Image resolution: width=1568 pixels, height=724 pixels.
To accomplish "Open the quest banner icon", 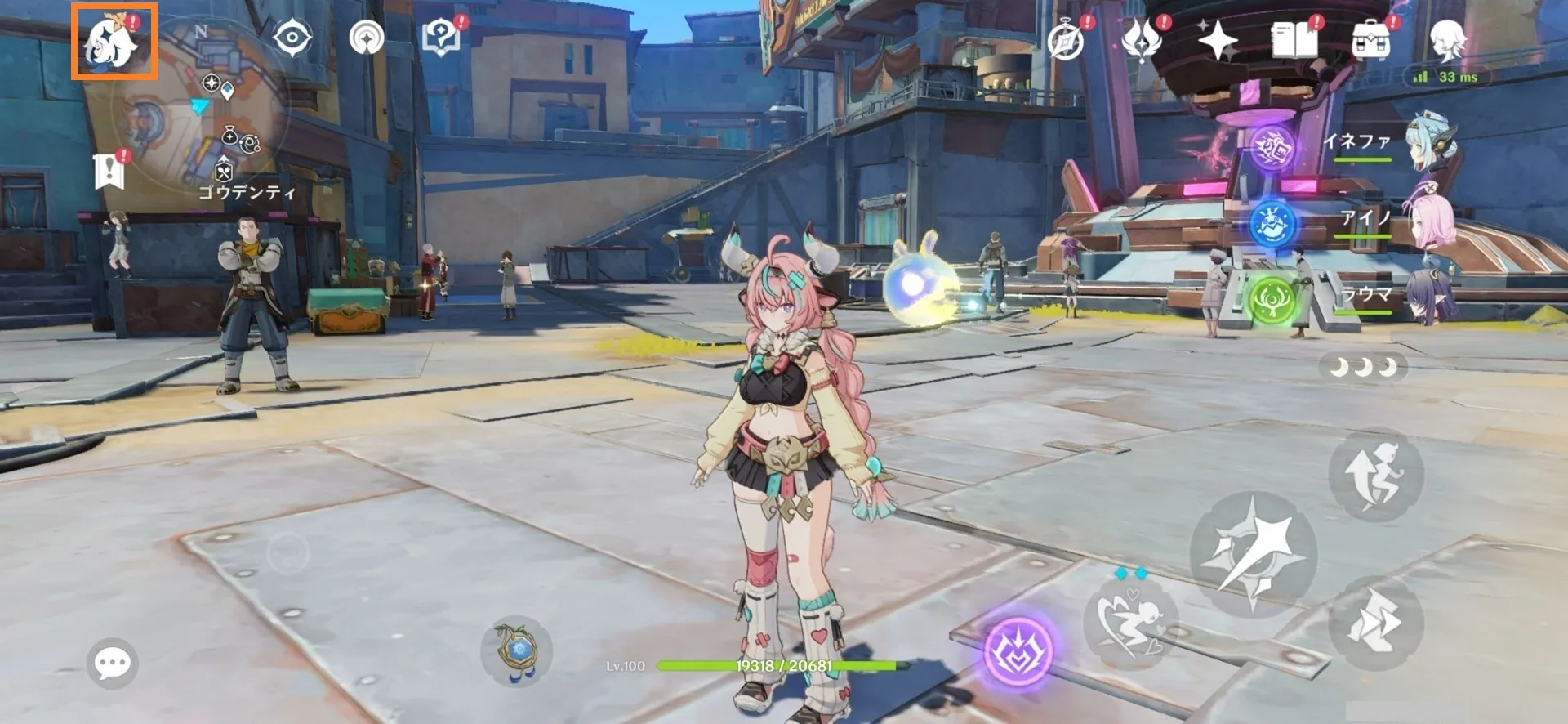I will pos(109,170).
